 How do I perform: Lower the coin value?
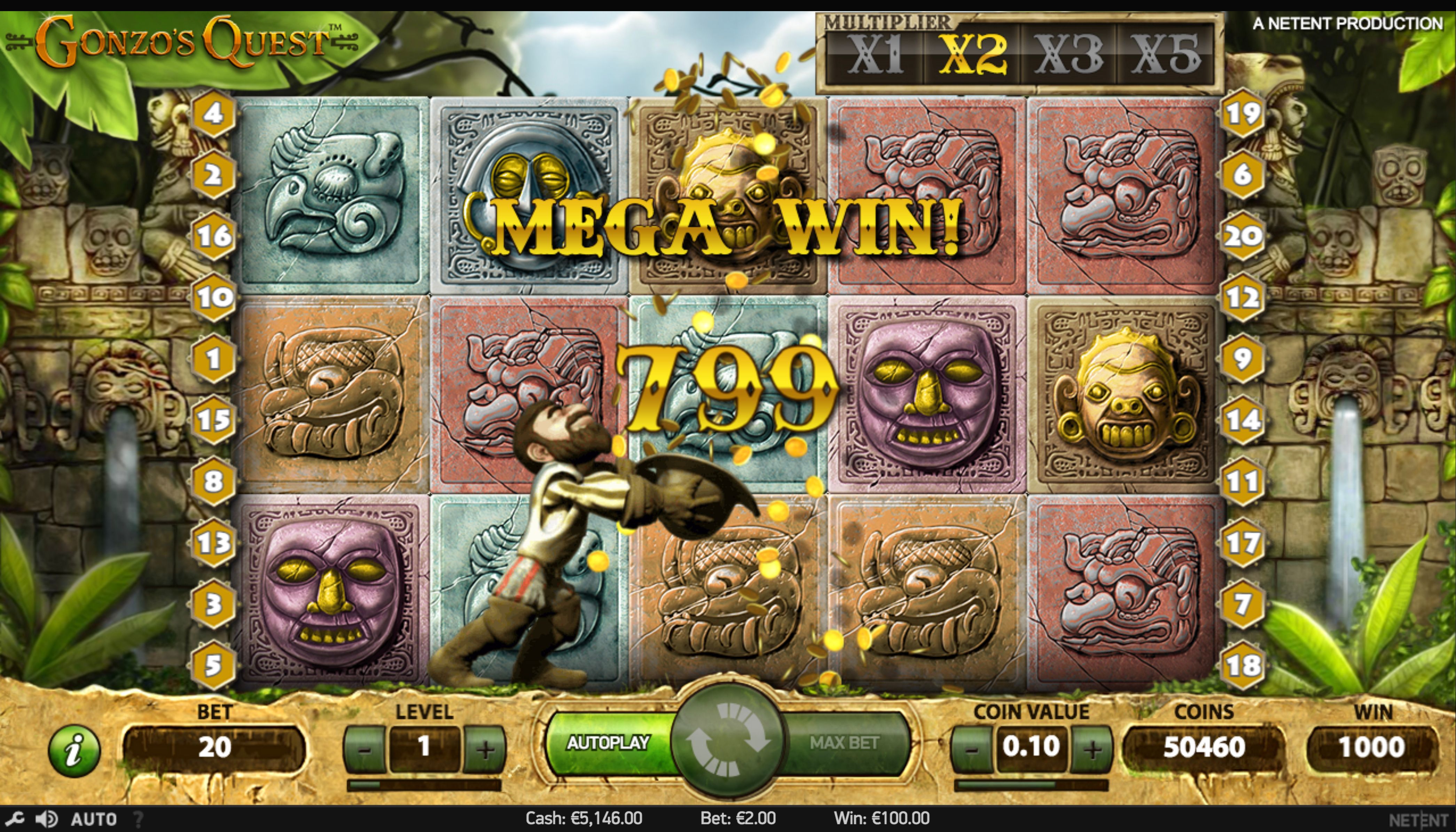pyautogui.click(x=972, y=749)
